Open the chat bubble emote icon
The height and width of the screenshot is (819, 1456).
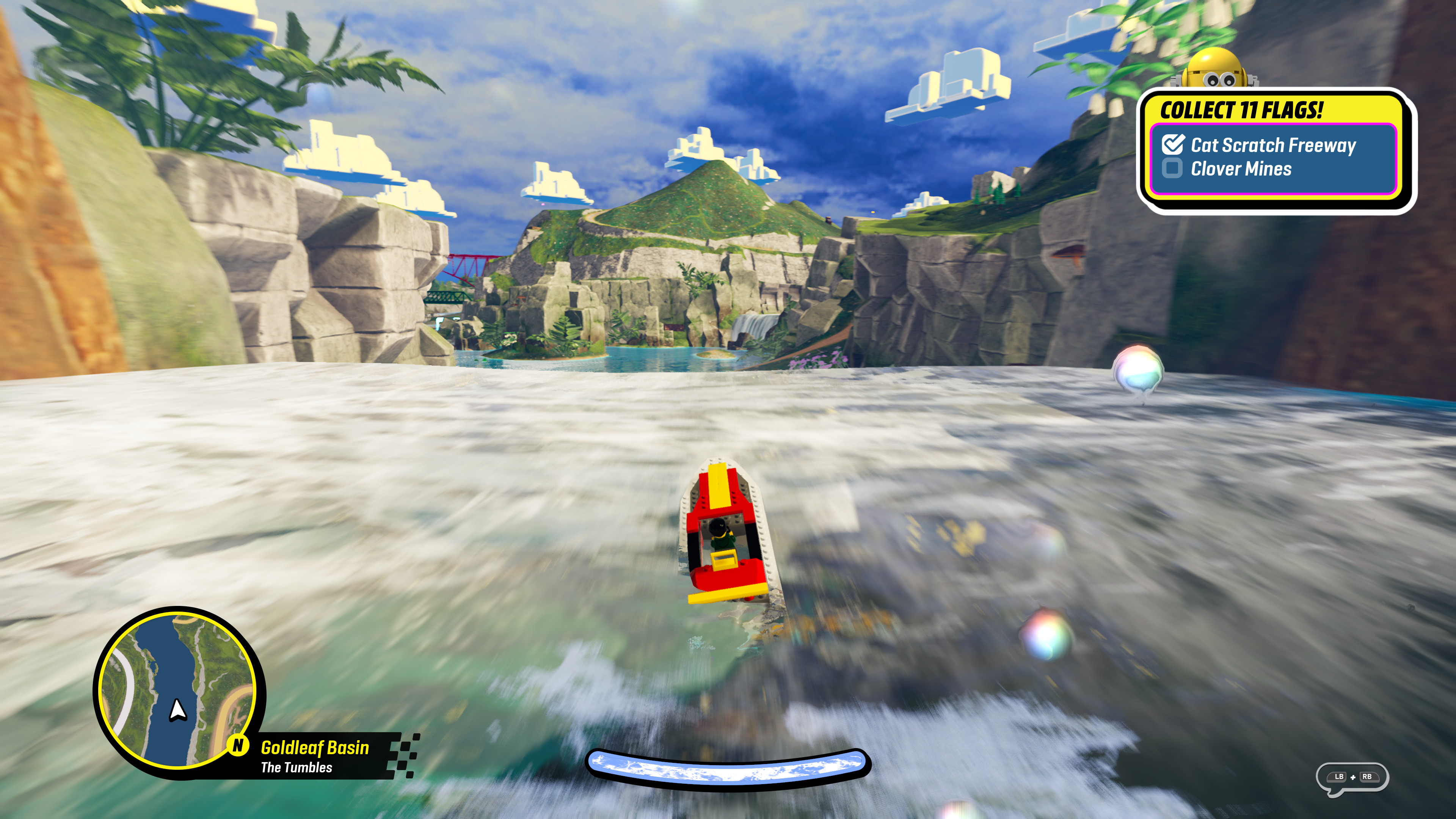(1352, 778)
